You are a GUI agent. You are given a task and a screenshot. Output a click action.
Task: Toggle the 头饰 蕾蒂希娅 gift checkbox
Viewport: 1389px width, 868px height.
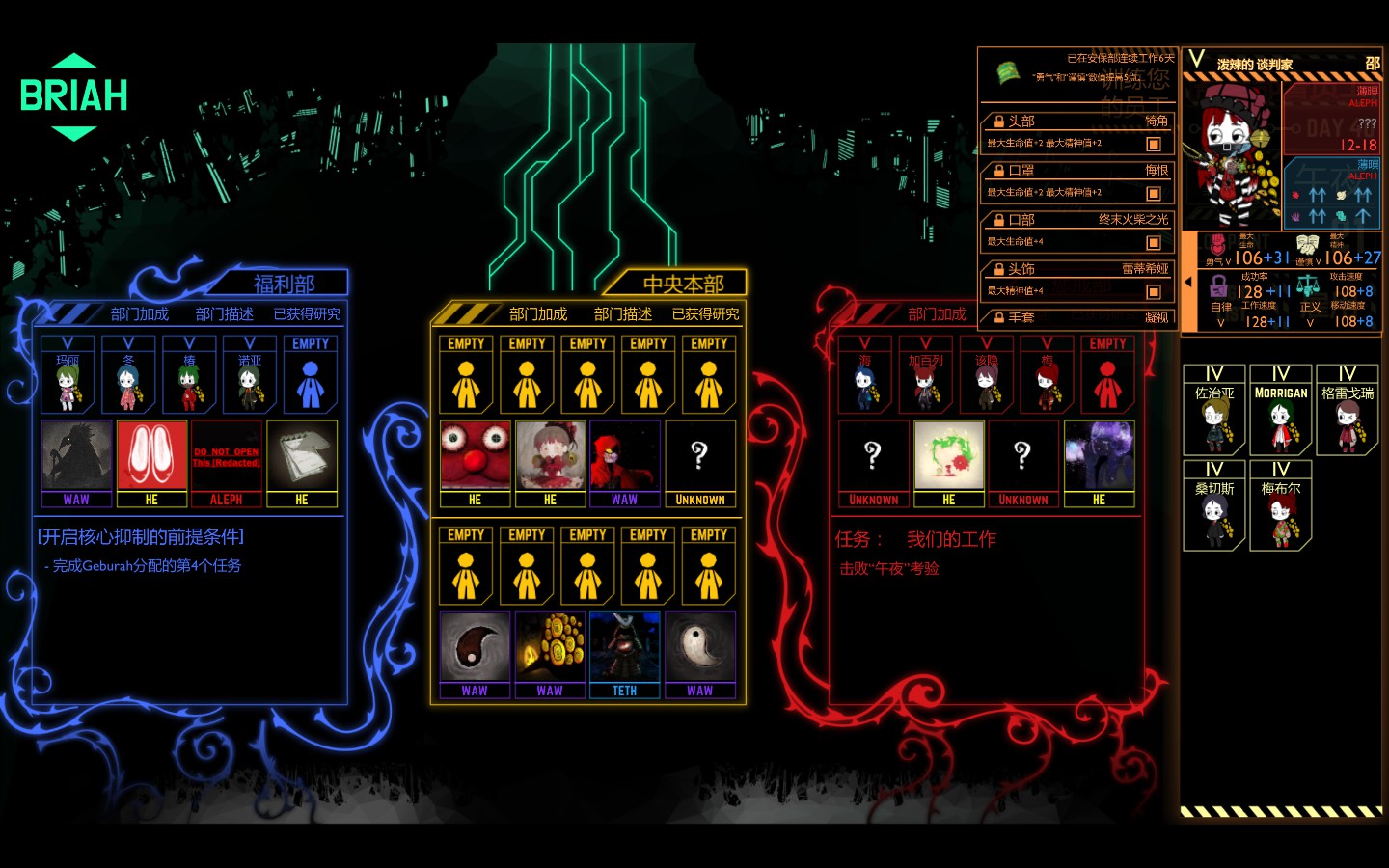click(1153, 291)
